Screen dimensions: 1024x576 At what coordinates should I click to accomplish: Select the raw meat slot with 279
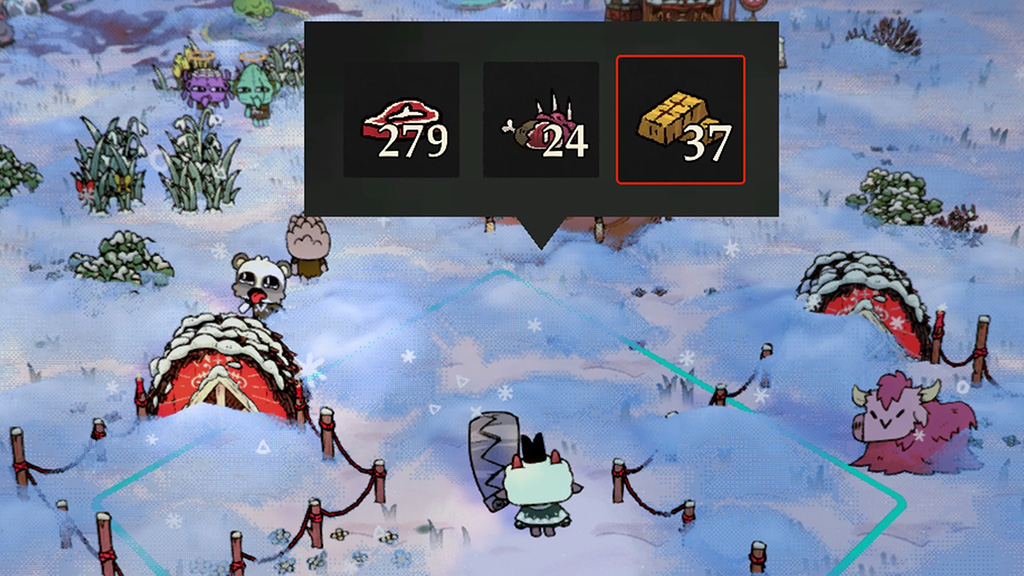(x=401, y=120)
